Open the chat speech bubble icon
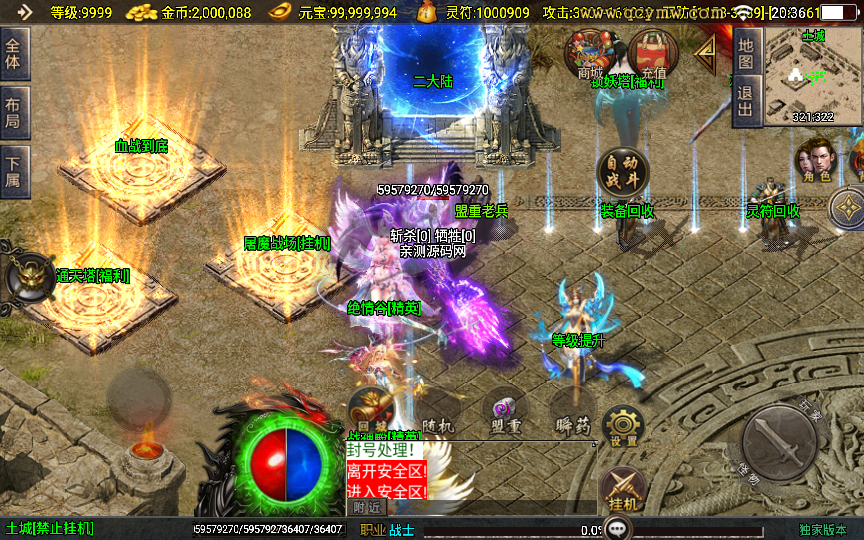This screenshot has height=540, width=864. (x=620, y=526)
